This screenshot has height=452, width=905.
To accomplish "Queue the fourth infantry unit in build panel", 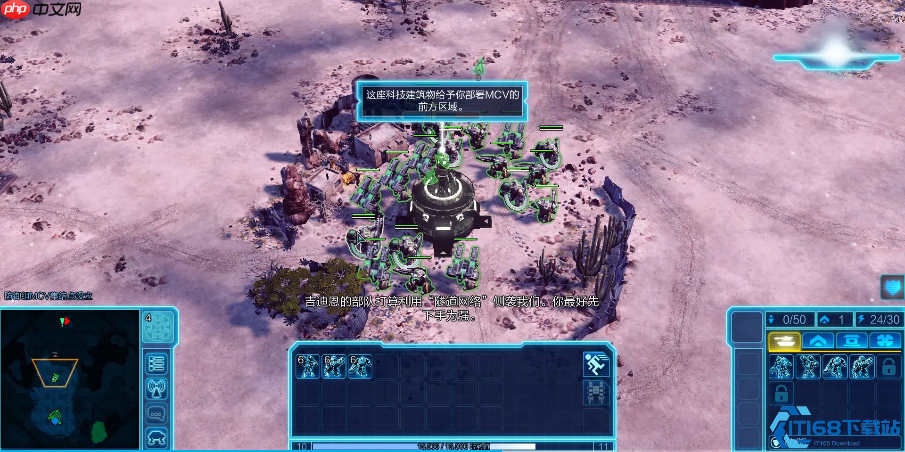I will 860,368.
